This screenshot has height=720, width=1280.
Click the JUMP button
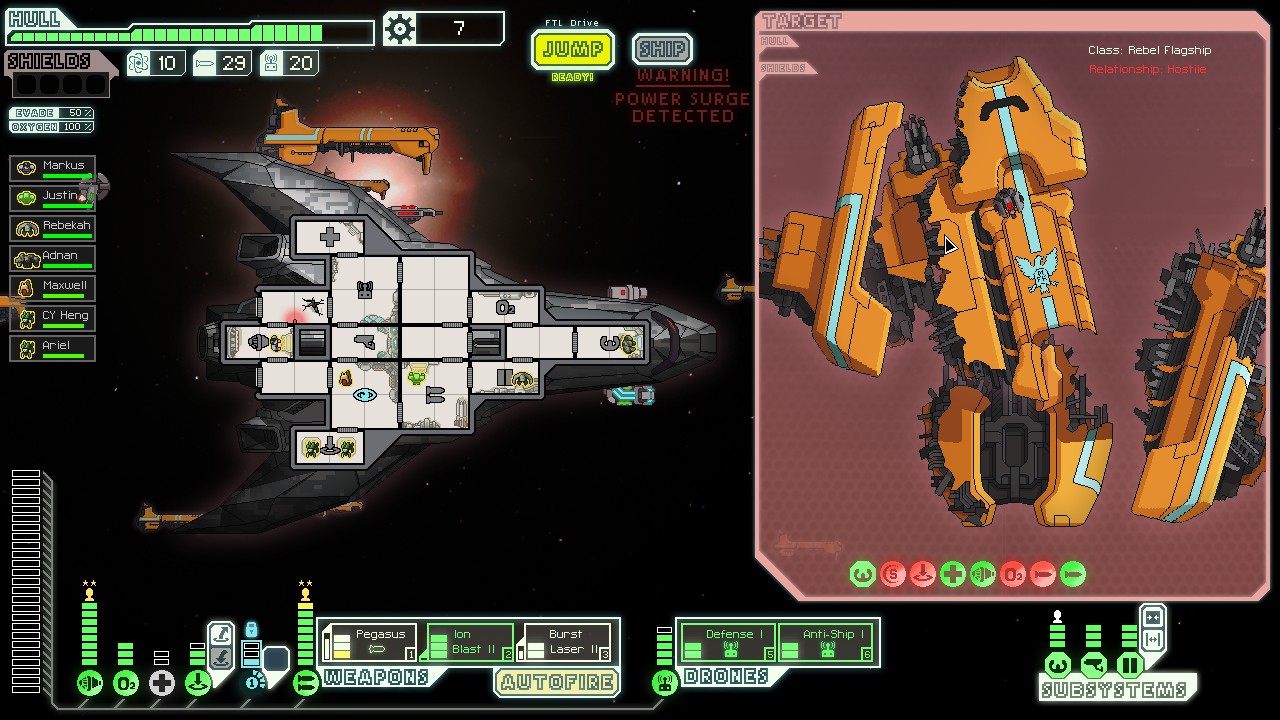[572, 47]
